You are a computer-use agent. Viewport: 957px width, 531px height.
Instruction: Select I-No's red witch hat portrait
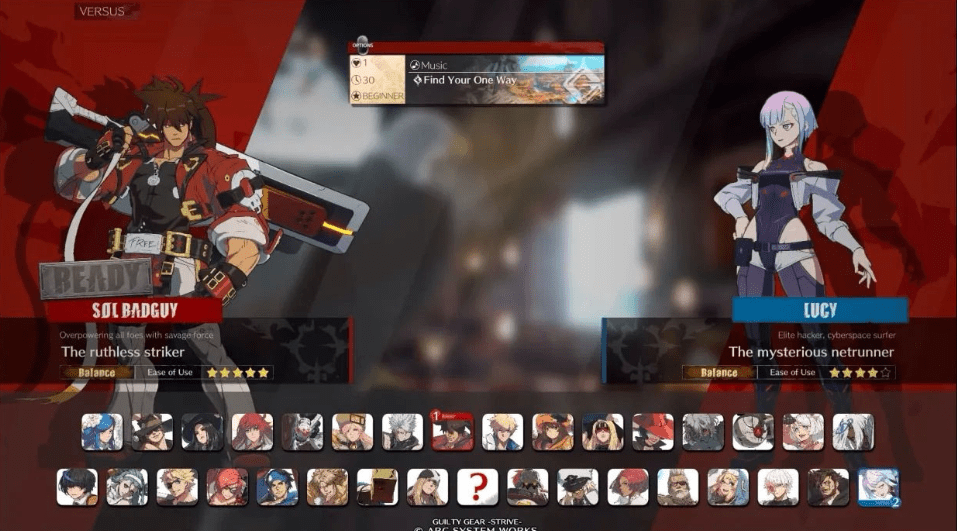click(652, 432)
